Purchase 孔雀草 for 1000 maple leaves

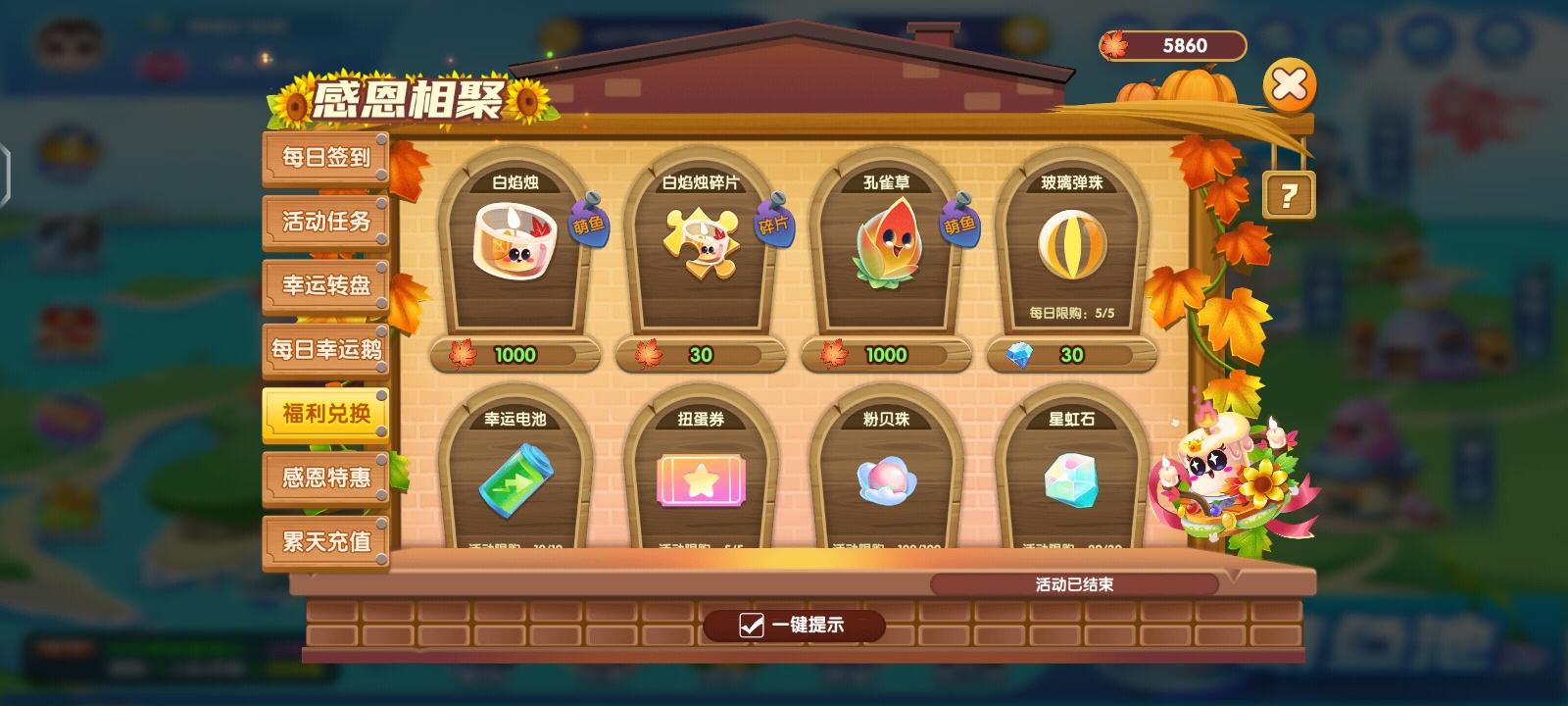885,355
